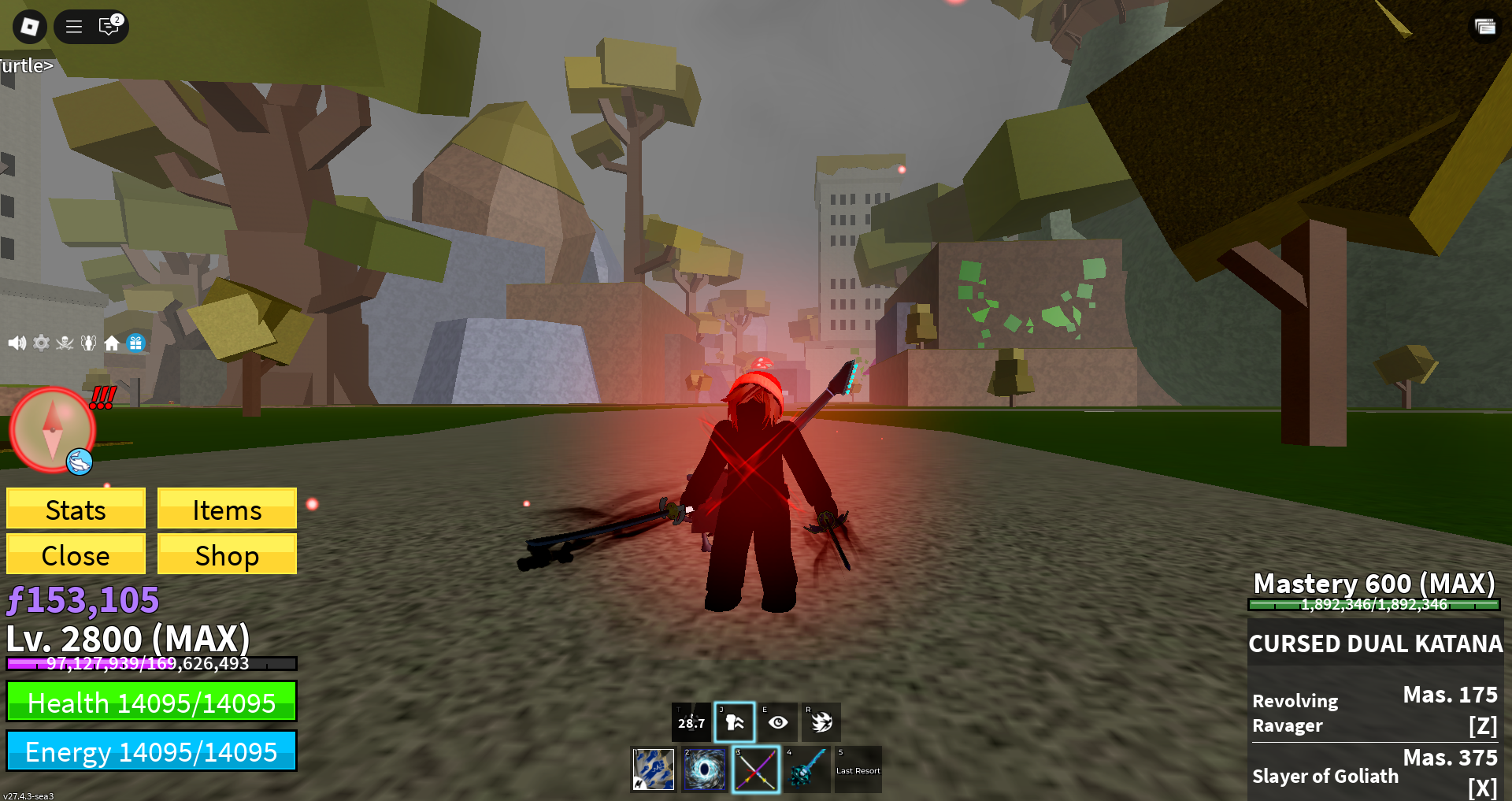Open the blue gift box rewards
This screenshot has width=1512, height=801.
click(136, 343)
